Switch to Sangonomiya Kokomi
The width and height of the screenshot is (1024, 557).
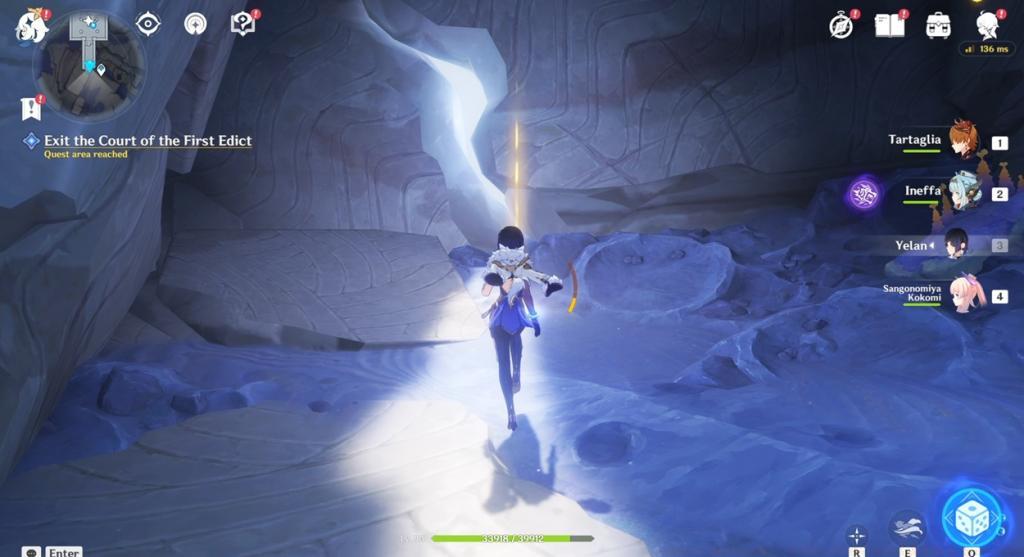(x=968, y=294)
